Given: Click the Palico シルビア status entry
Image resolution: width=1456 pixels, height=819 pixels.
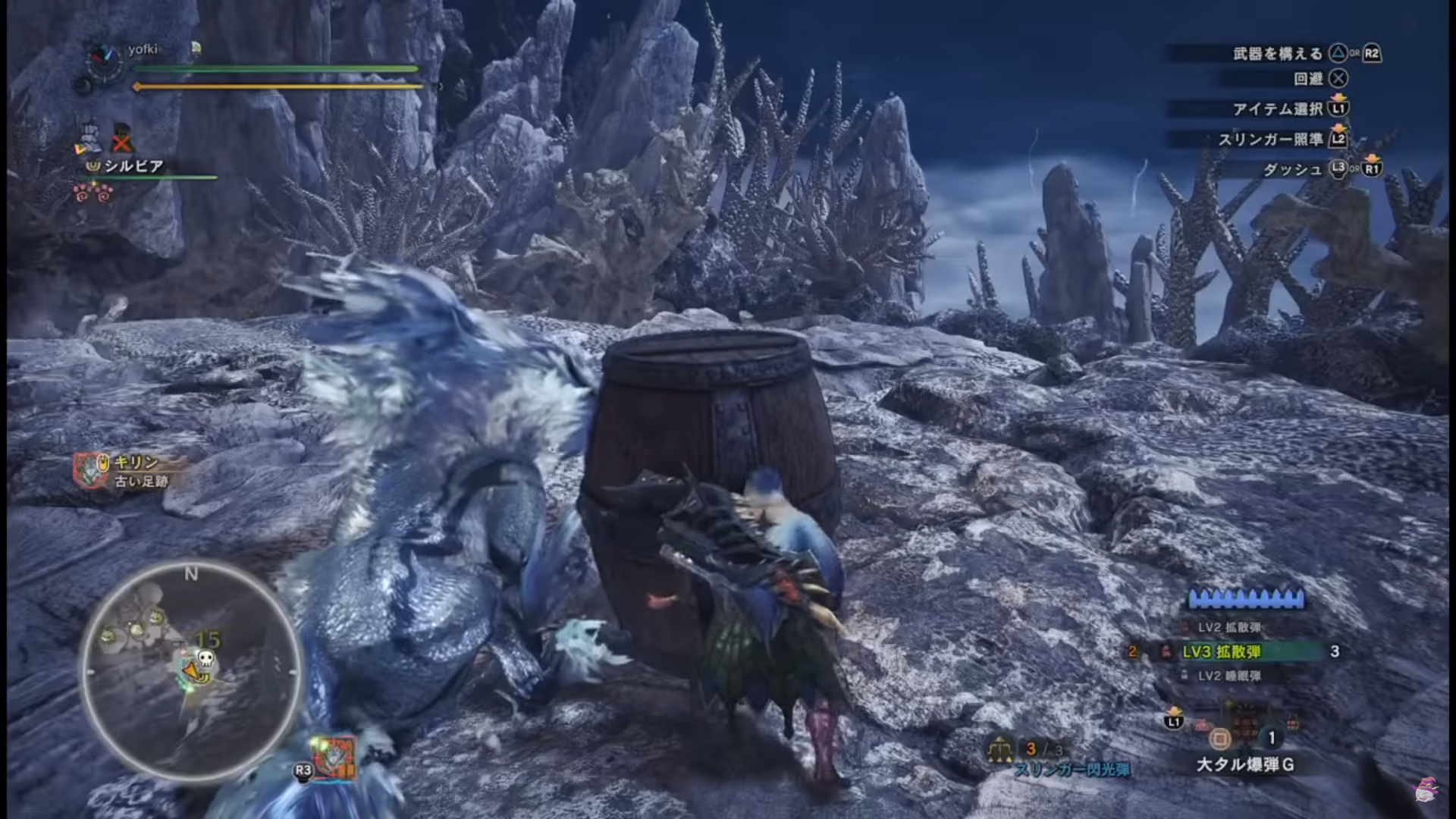Looking at the screenshot, I should pyautogui.click(x=133, y=166).
